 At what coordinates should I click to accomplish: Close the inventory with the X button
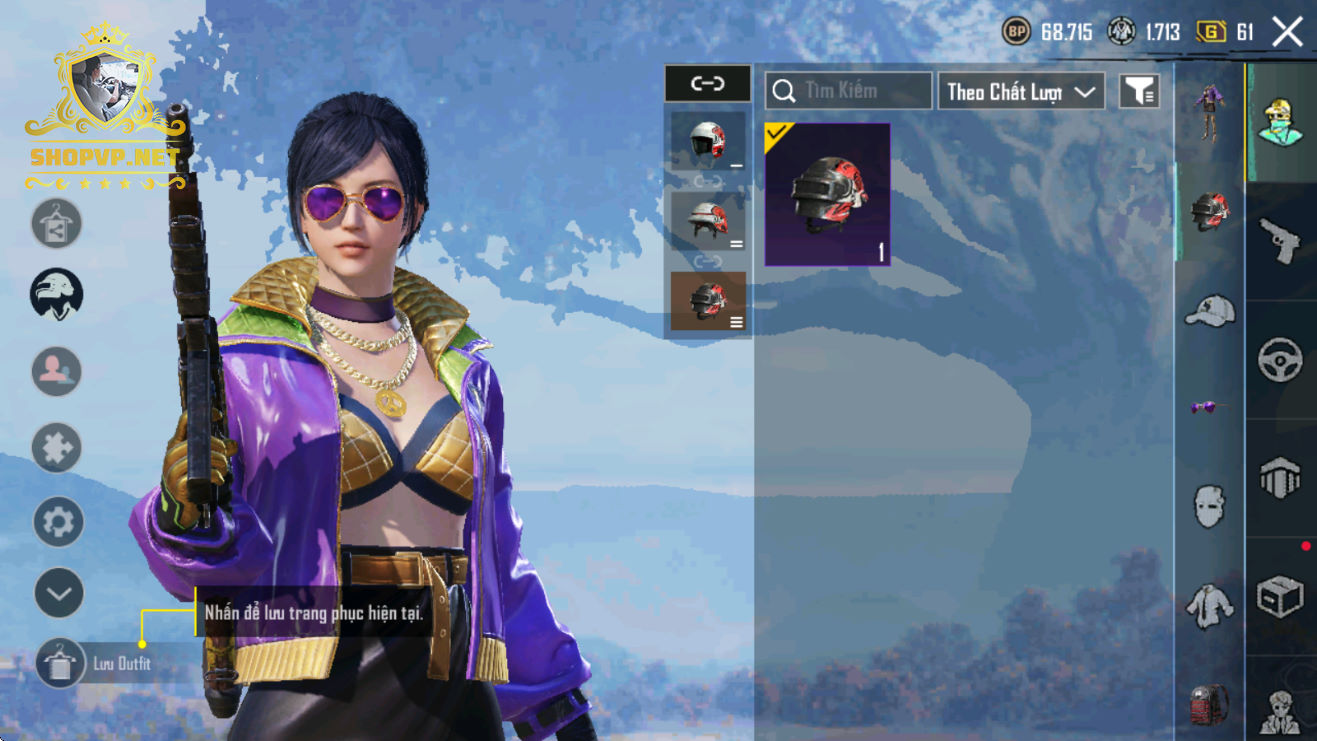pyautogui.click(x=1287, y=32)
